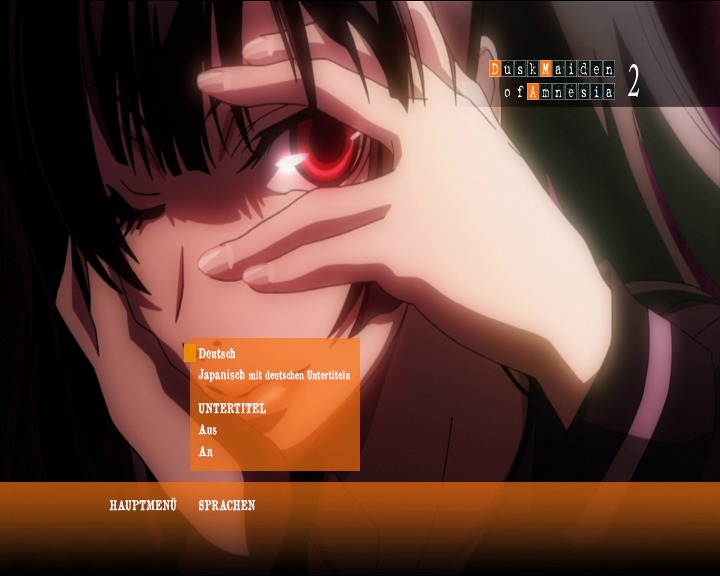This screenshot has width=720, height=576.
Task: Turn subtitles on with An
Action: 206,452
